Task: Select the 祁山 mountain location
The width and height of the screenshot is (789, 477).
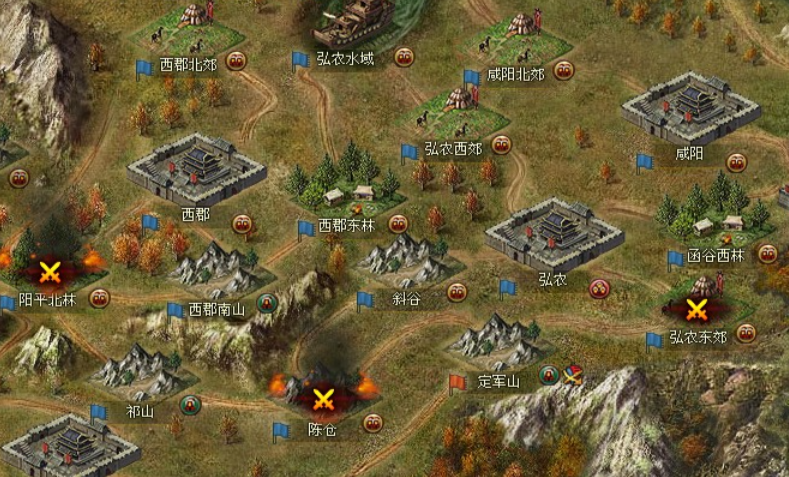Action: 141,370
